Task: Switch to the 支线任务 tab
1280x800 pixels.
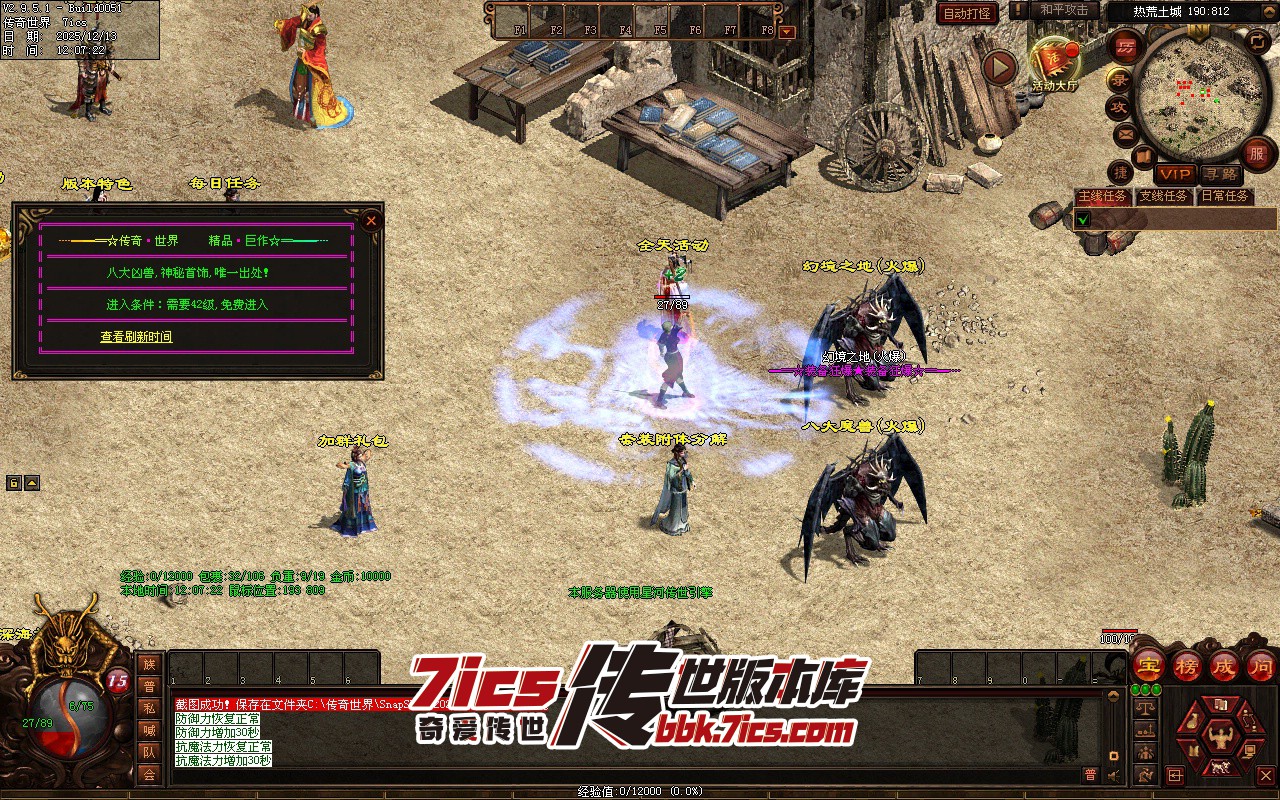Action: coord(1163,196)
